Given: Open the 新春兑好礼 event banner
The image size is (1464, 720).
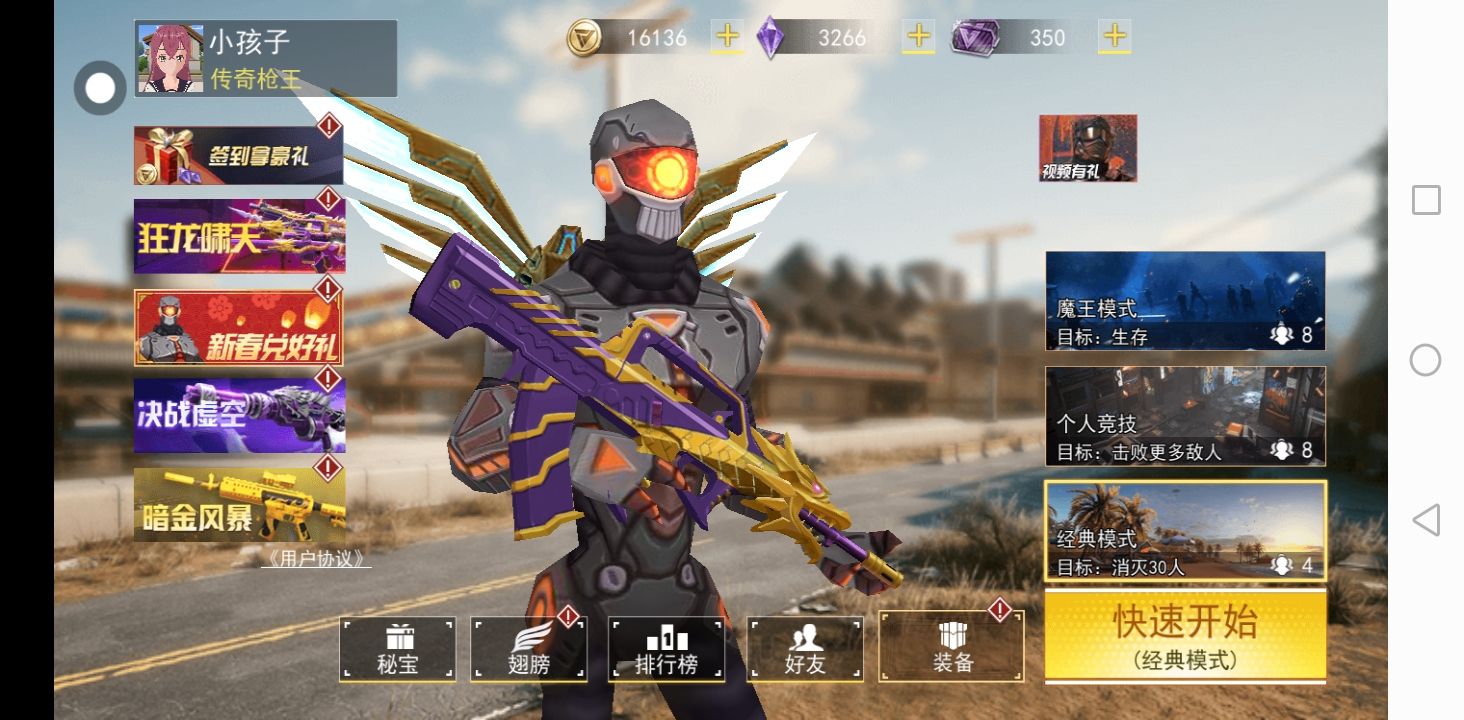Looking at the screenshot, I should tap(239, 328).
